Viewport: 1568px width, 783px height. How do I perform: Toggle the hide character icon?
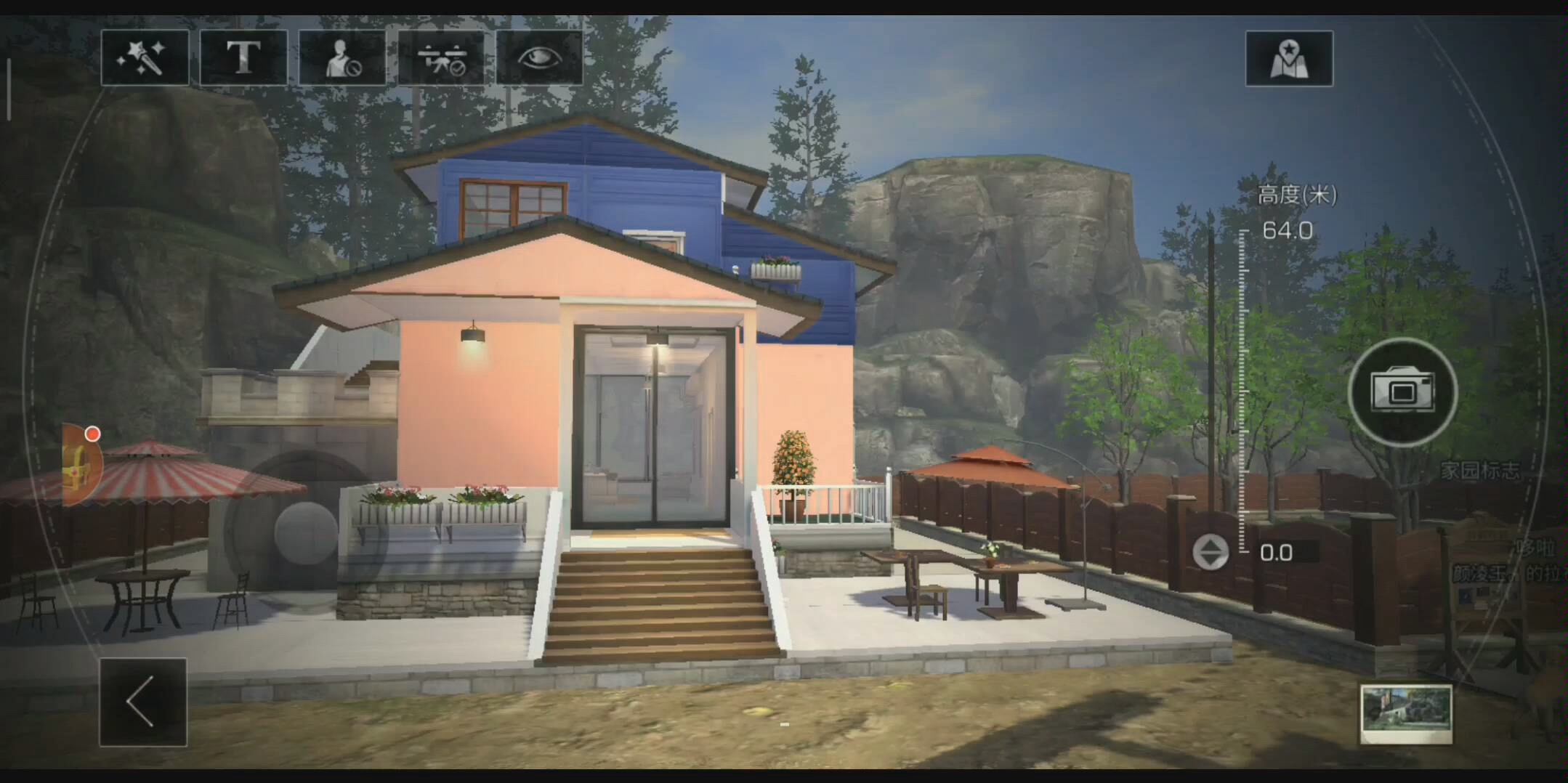pos(342,58)
